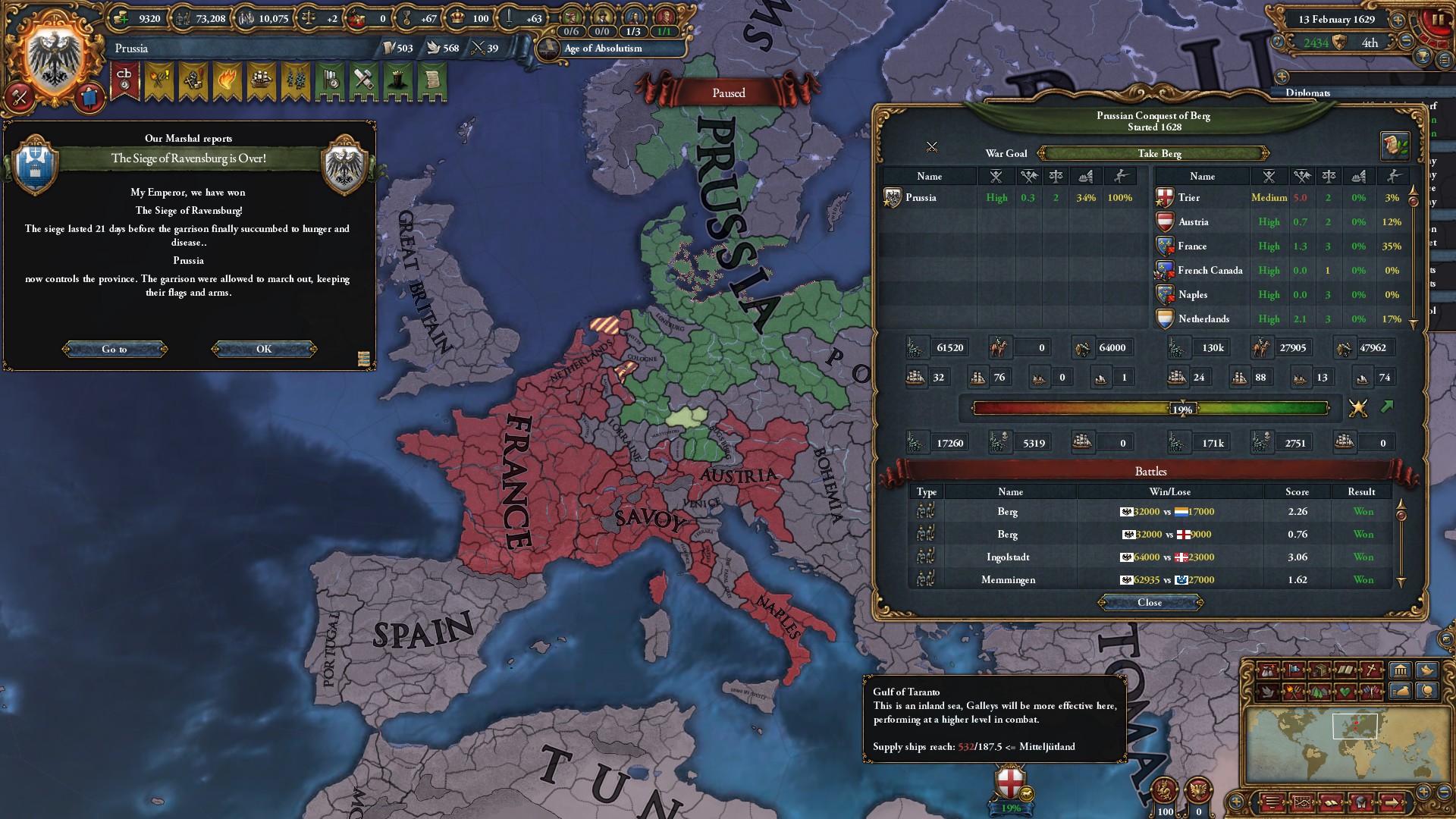The height and width of the screenshot is (819, 1456).
Task: Expand the Diplomats list with its plus button
Action: pos(1282,77)
